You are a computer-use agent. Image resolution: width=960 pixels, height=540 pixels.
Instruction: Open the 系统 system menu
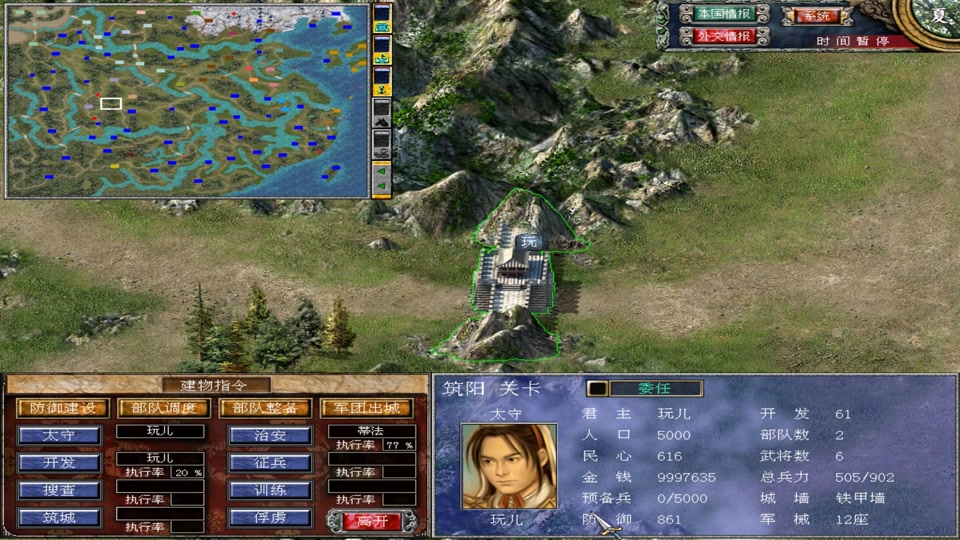tap(819, 16)
